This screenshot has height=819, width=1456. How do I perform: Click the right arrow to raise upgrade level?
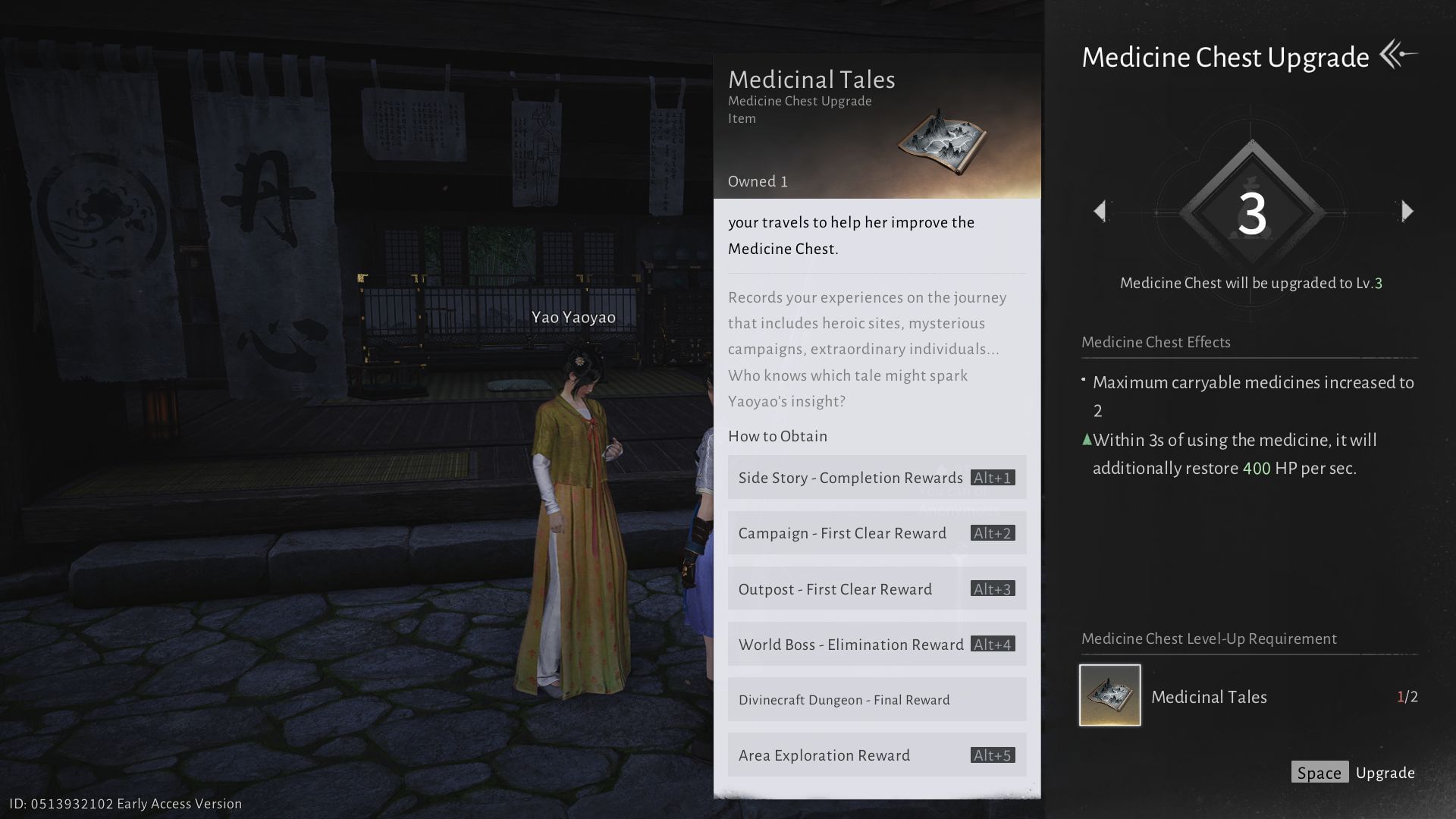coord(1408,211)
